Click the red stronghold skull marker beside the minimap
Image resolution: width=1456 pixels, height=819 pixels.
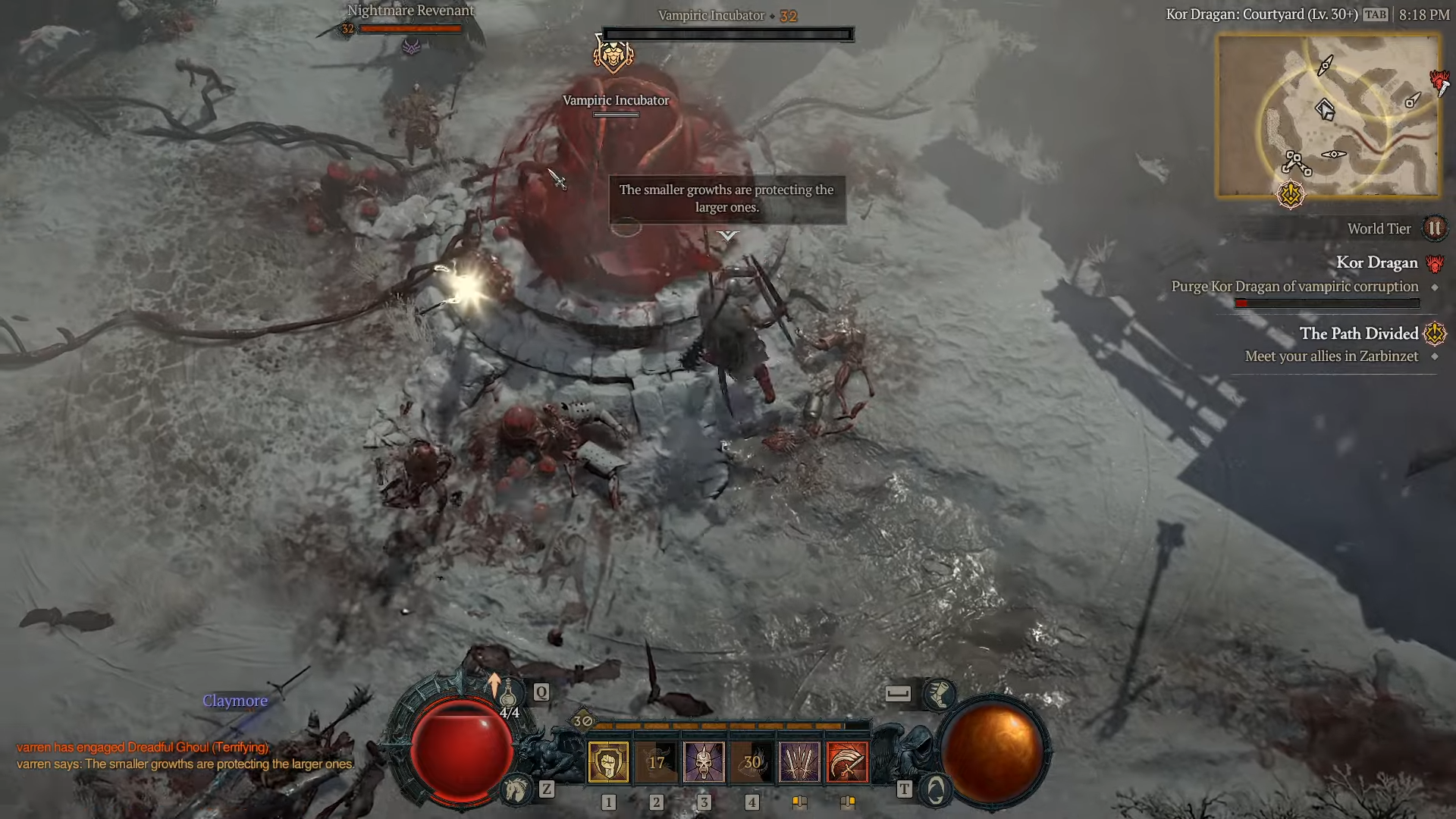click(1439, 80)
